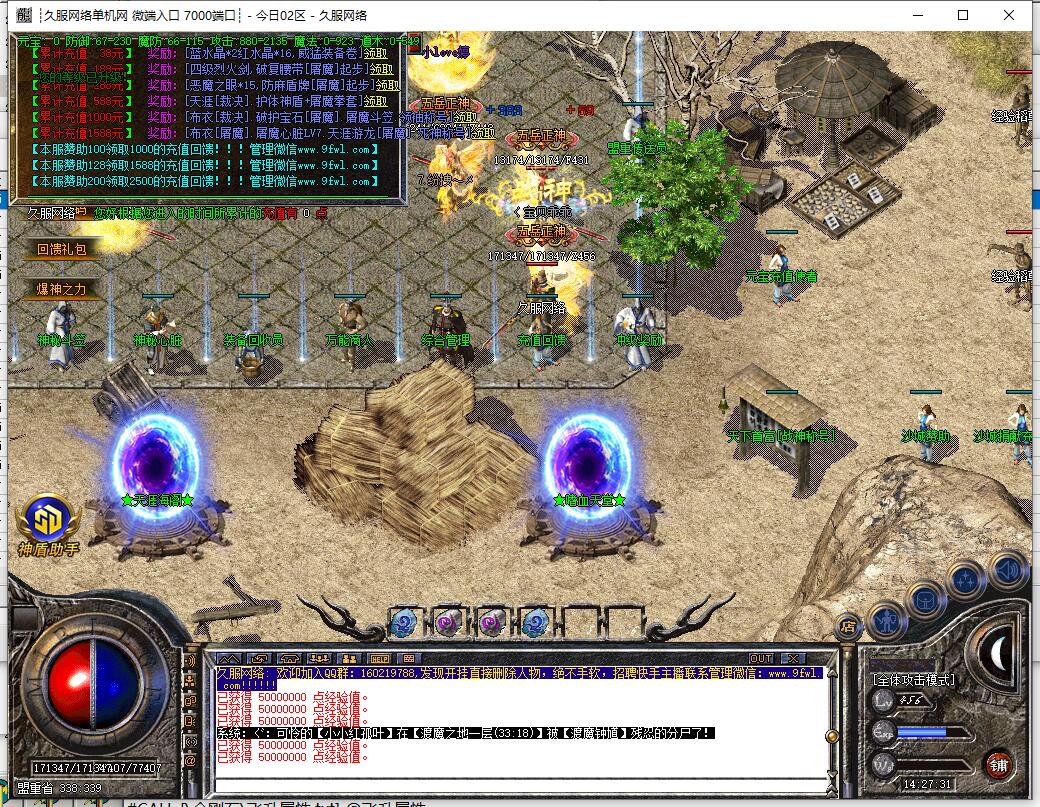This screenshot has width=1040, height=807.
Task: Open the round red 铺 stall button
Action: [x=997, y=763]
